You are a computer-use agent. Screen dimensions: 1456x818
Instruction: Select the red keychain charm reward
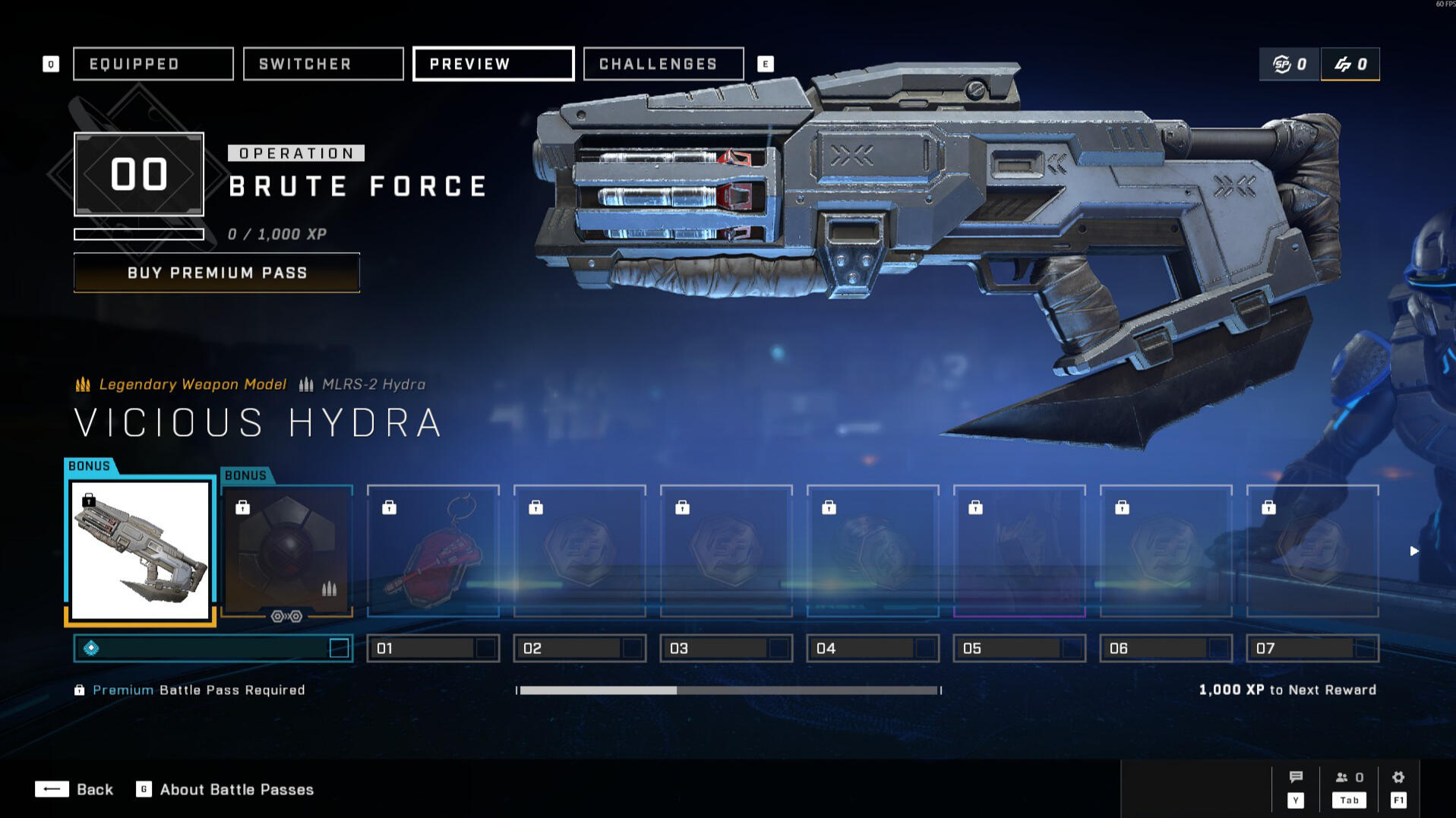click(x=433, y=550)
